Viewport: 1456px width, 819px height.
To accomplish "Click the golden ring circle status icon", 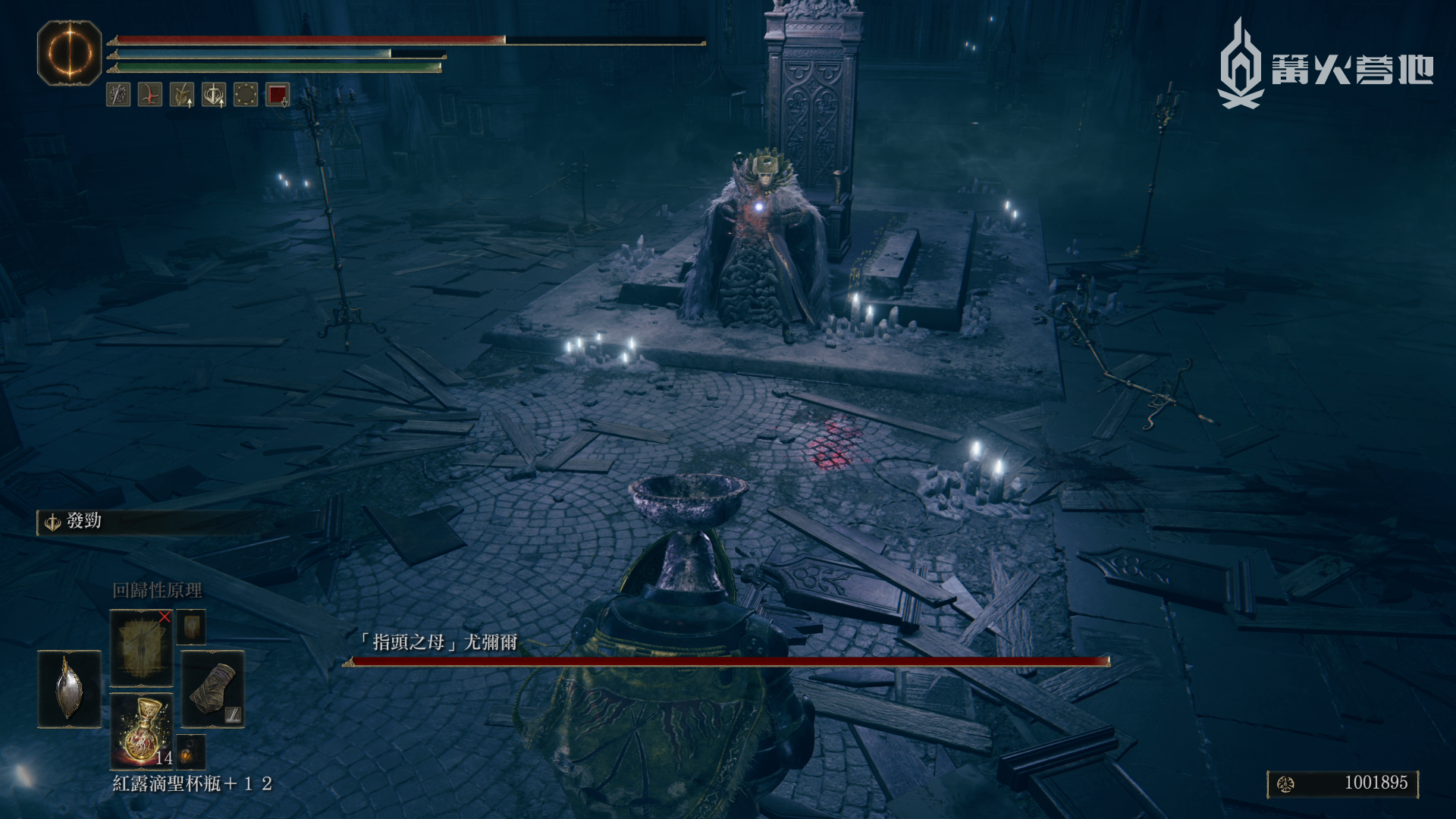I will (x=246, y=95).
